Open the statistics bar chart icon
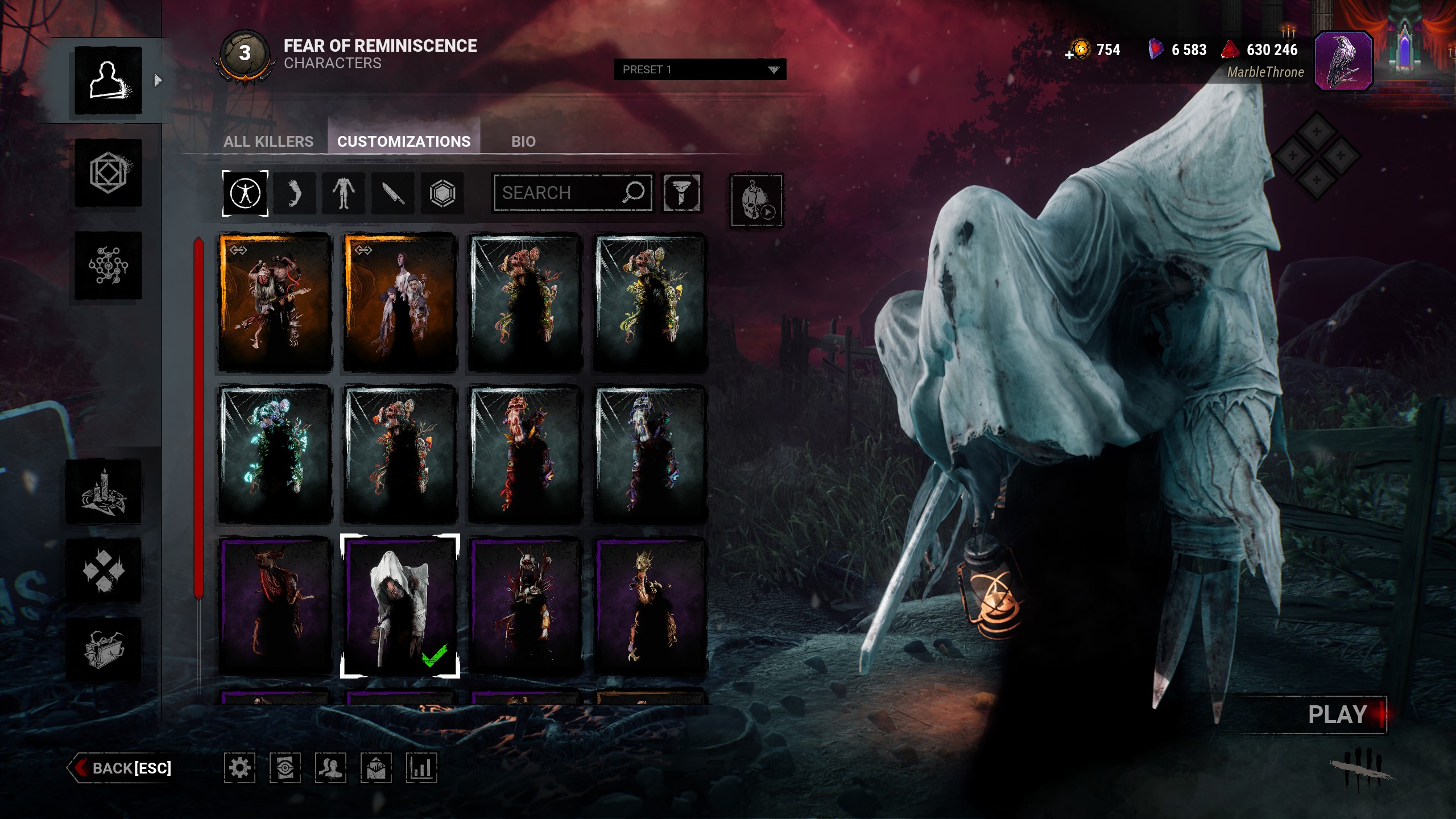Viewport: 1456px width, 819px height. pyautogui.click(x=421, y=768)
